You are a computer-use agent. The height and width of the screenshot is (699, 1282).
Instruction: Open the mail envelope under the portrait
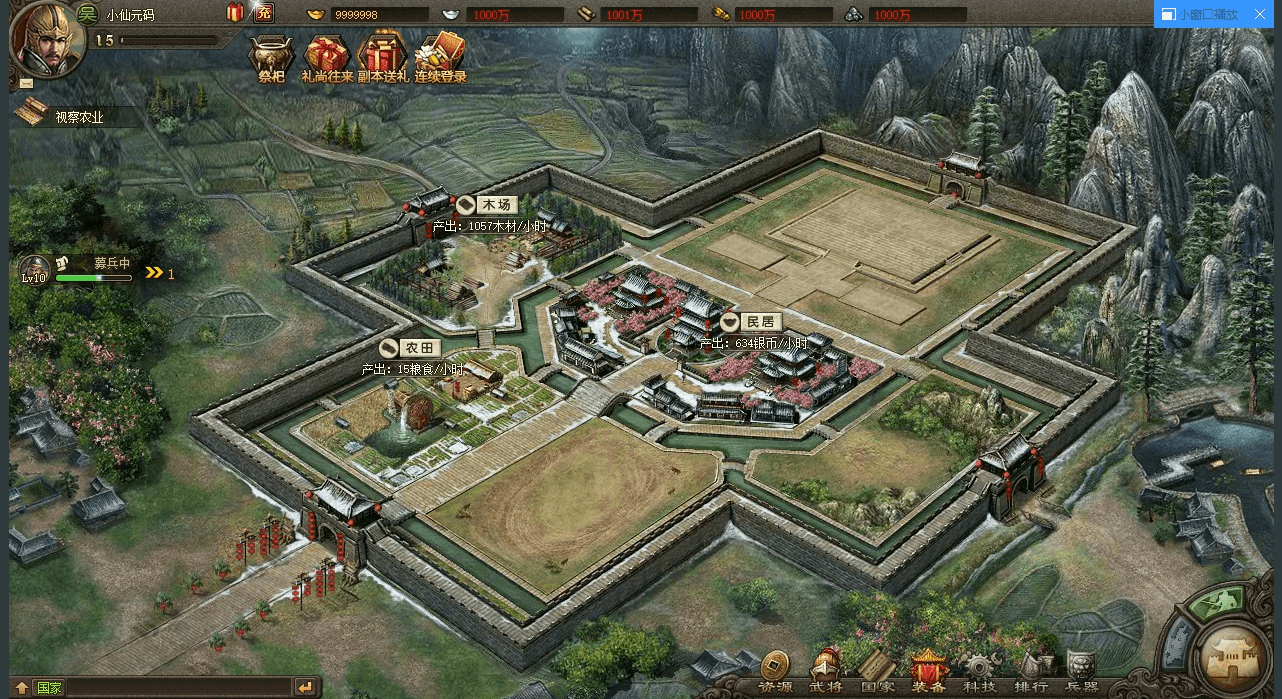click(25, 83)
